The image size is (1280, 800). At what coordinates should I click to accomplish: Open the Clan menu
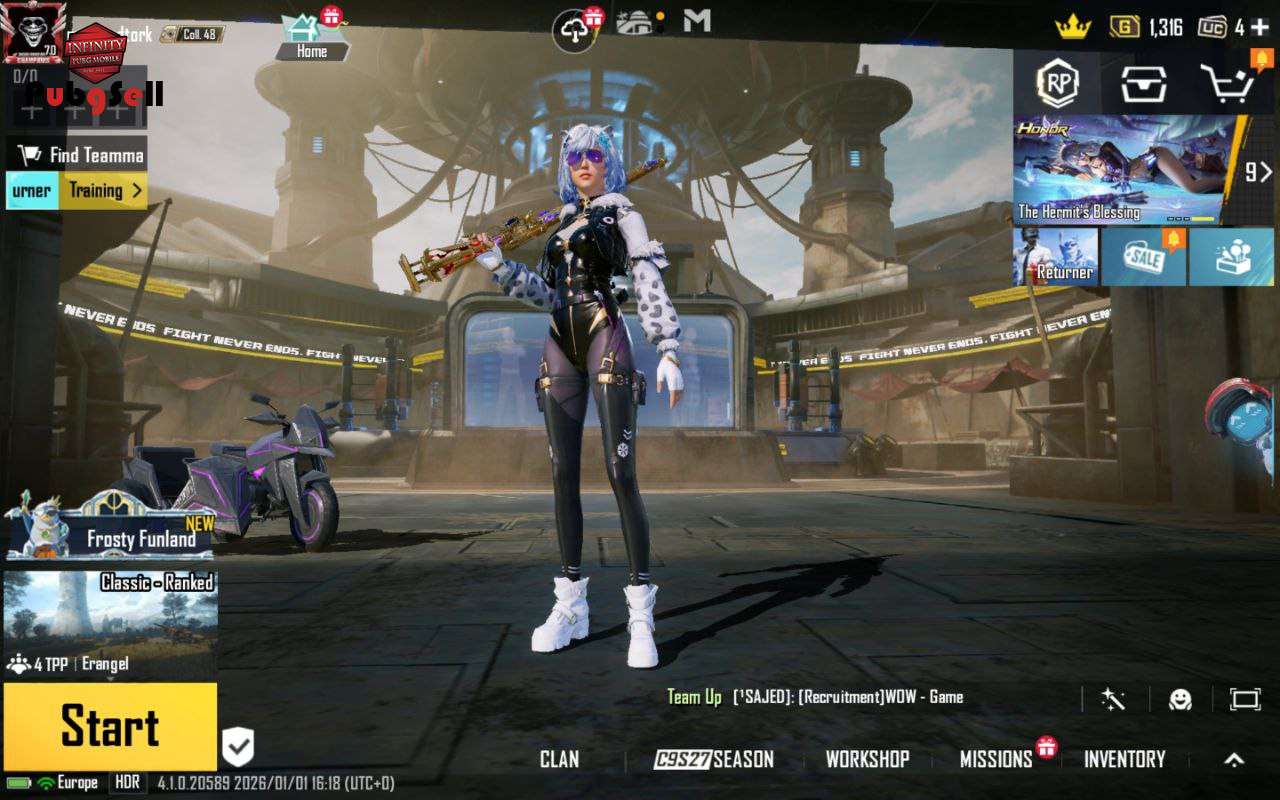(x=559, y=759)
